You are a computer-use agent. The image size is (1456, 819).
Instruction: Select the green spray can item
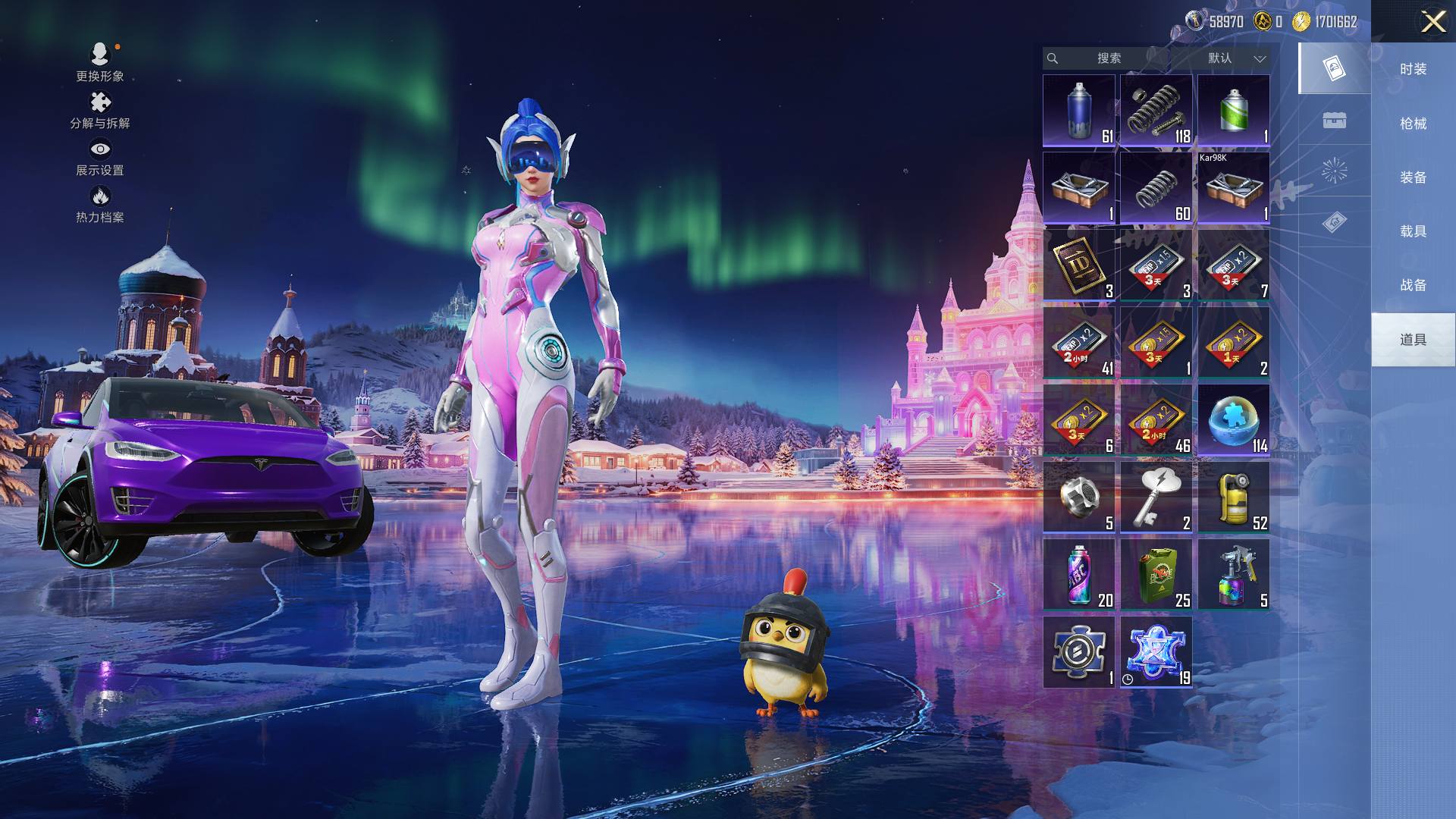click(1233, 111)
